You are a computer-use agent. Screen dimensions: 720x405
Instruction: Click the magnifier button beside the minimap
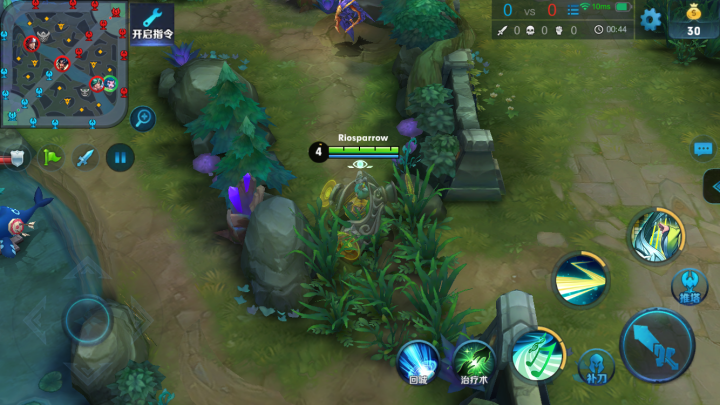[143, 119]
